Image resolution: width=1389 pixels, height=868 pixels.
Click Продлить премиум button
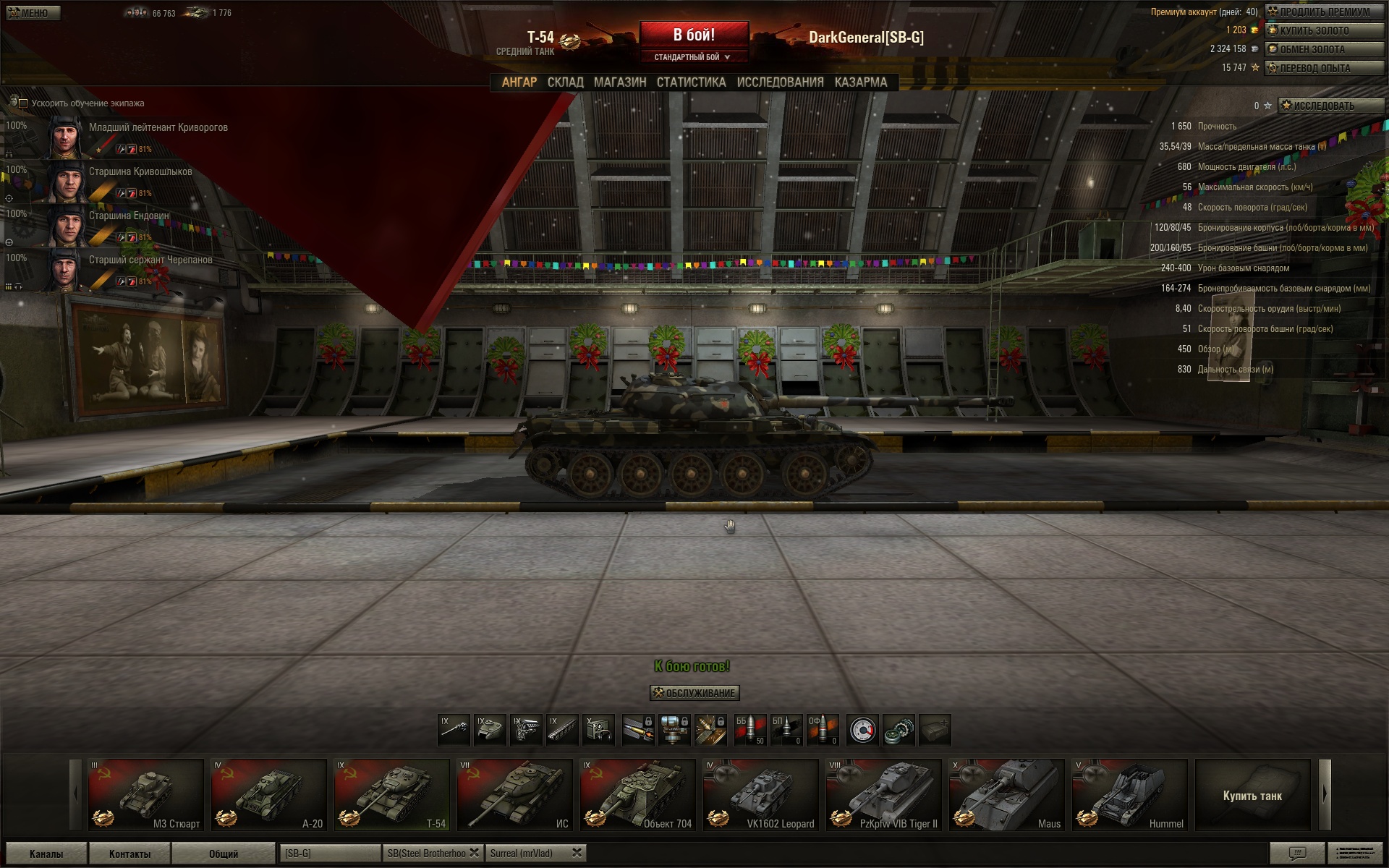(1324, 12)
